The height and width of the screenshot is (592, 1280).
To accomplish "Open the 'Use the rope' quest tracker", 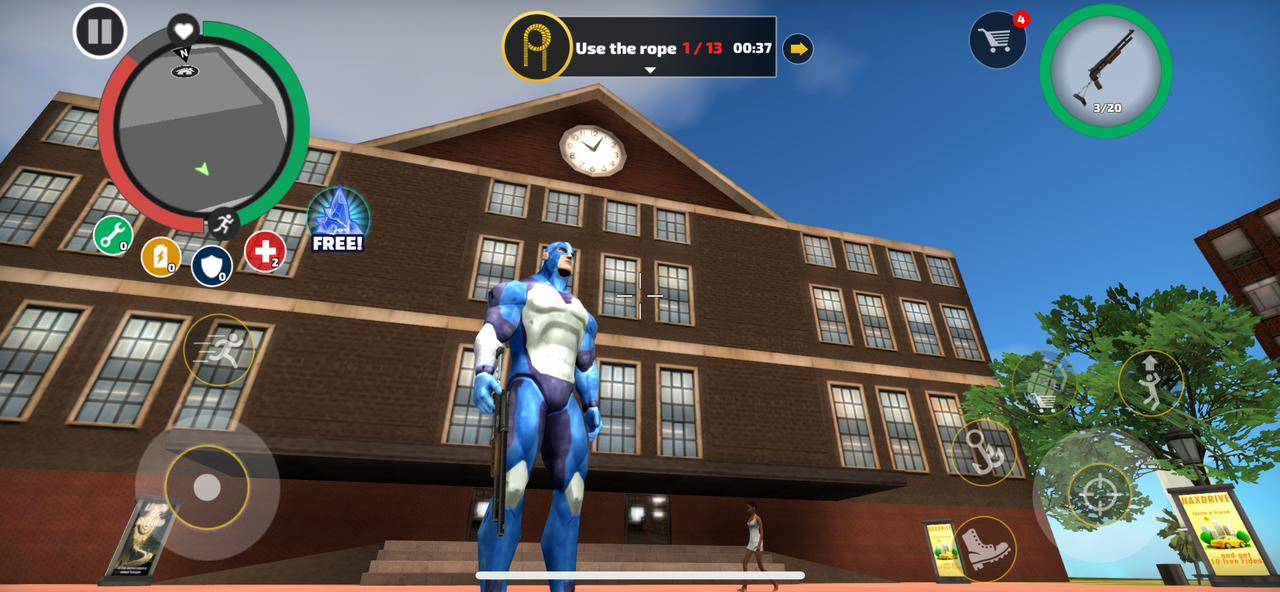I will 640,47.
